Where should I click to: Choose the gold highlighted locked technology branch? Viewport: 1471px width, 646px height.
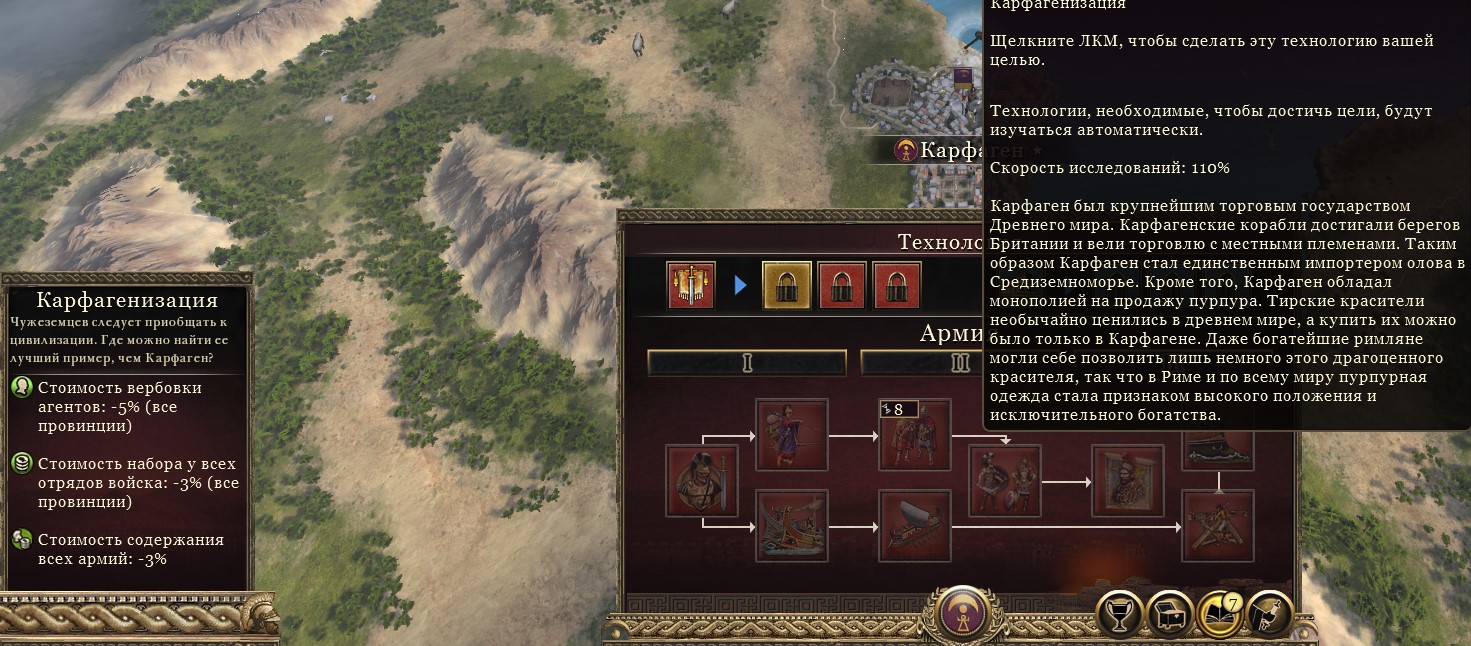[x=787, y=285]
